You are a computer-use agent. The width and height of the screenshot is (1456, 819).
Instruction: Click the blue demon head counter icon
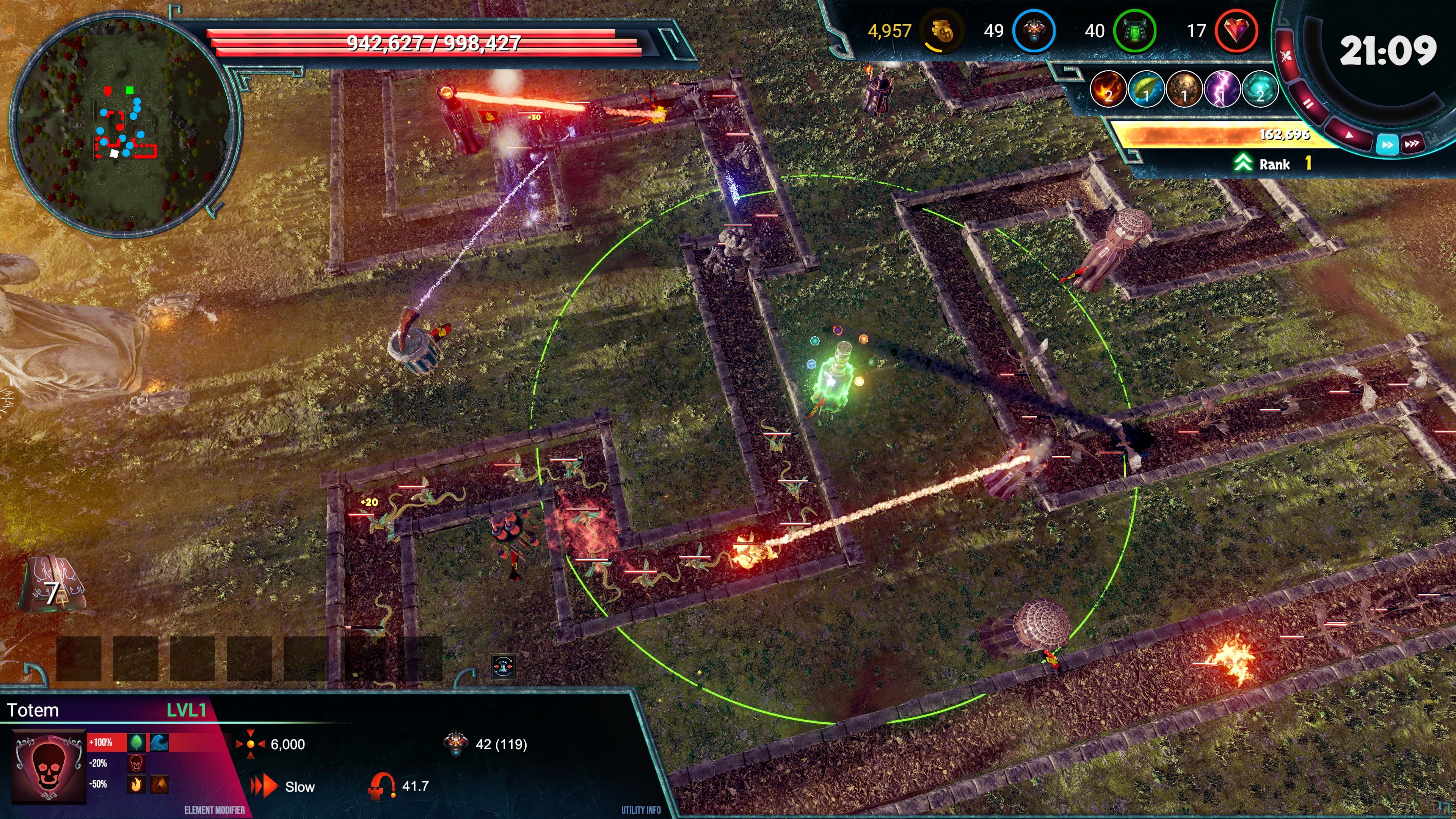(1034, 31)
